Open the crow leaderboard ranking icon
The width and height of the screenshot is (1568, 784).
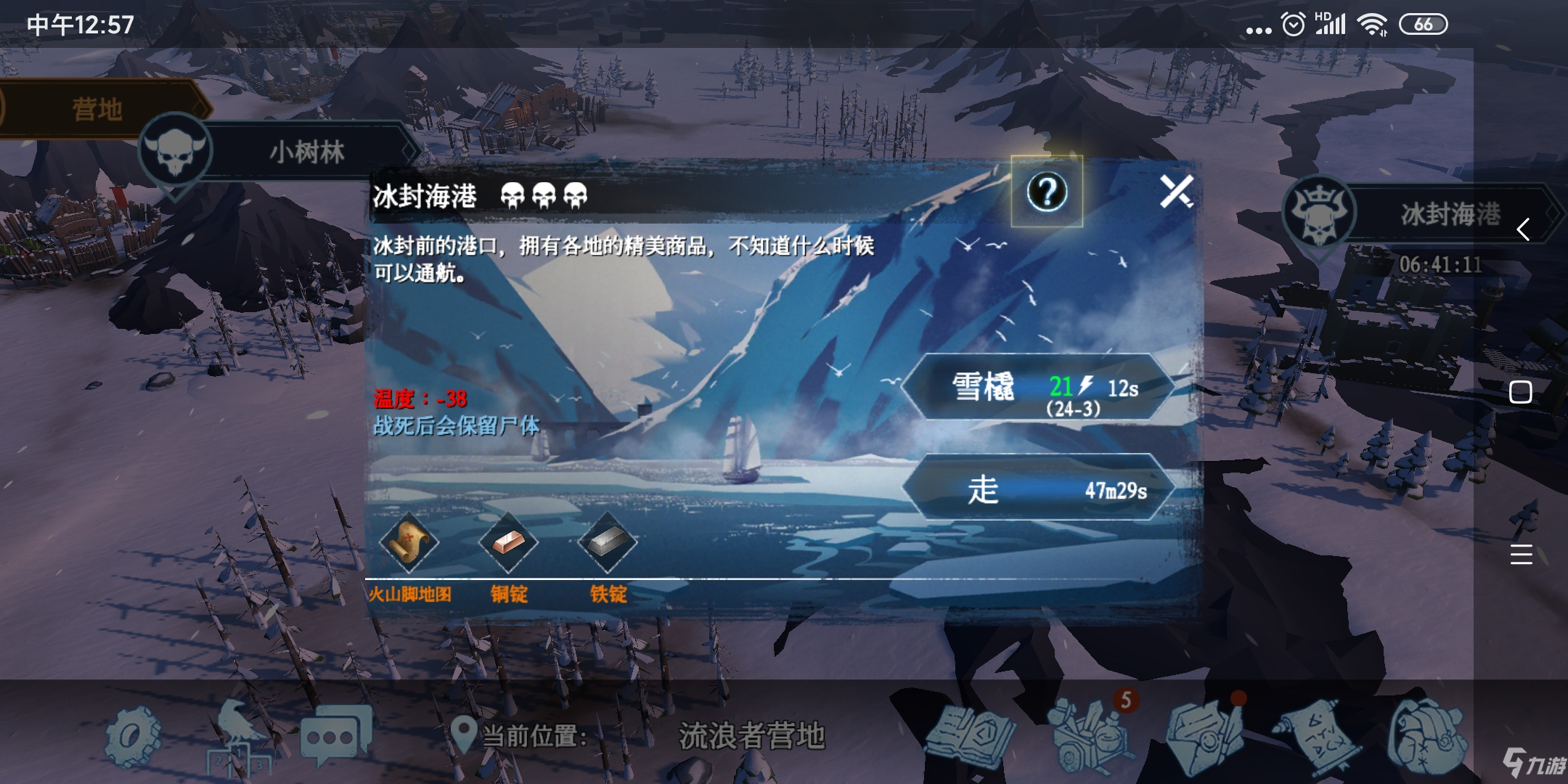click(x=237, y=737)
